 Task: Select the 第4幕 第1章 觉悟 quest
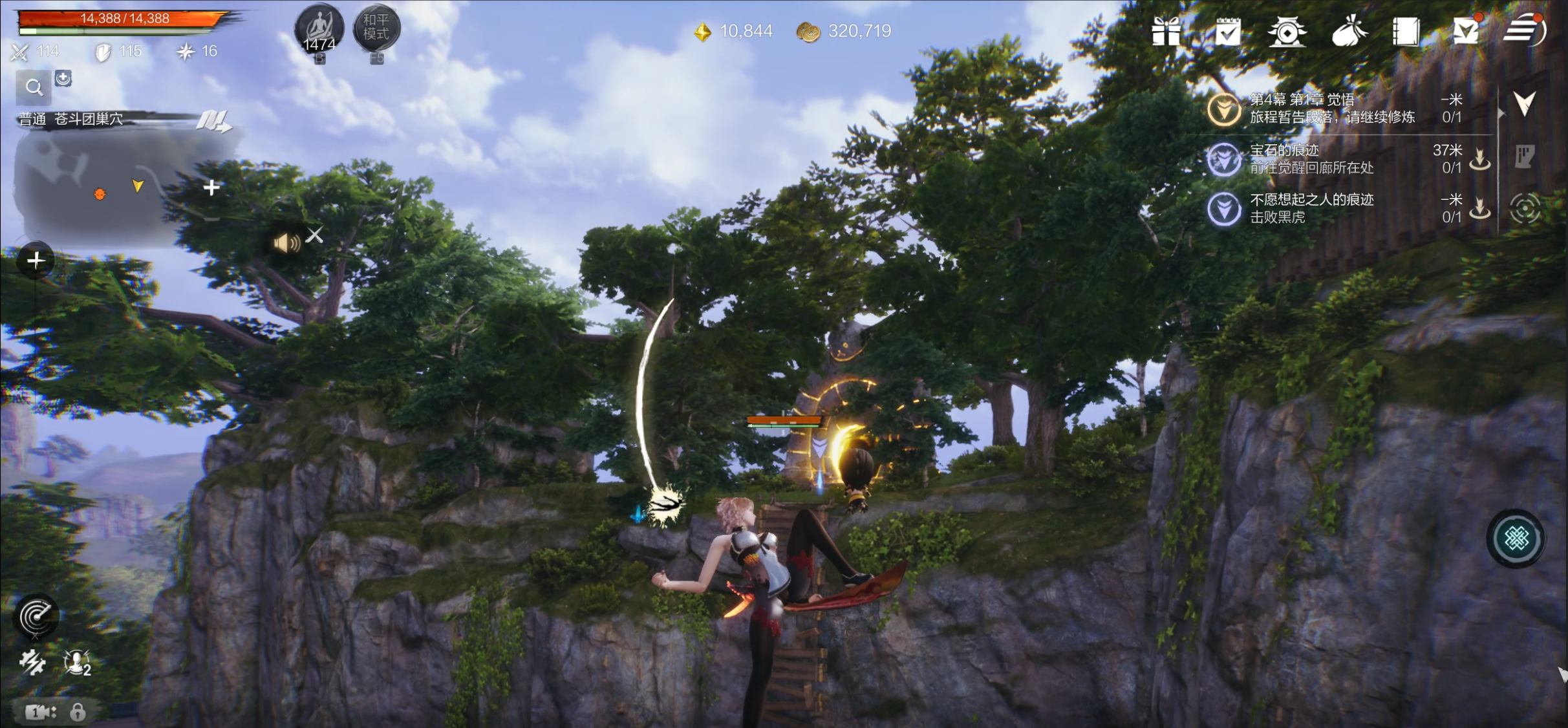(1332, 108)
